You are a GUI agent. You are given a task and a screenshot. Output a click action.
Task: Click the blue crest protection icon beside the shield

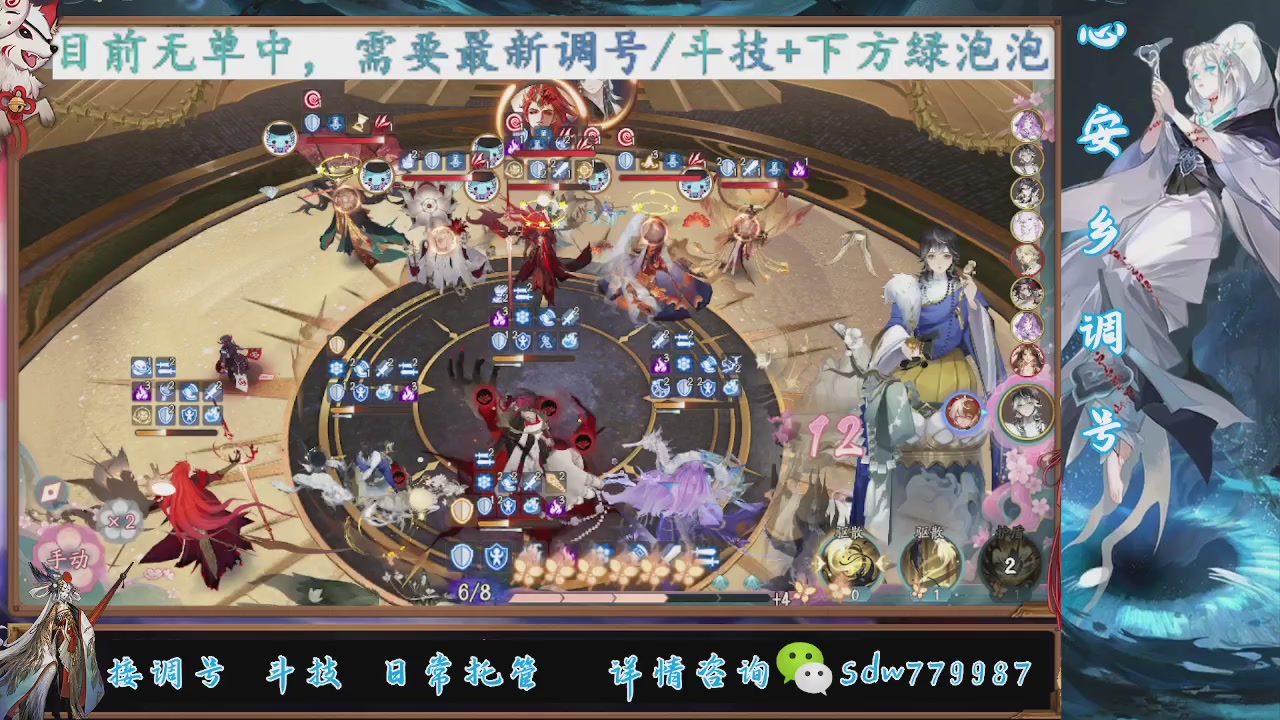click(x=497, y=554)
